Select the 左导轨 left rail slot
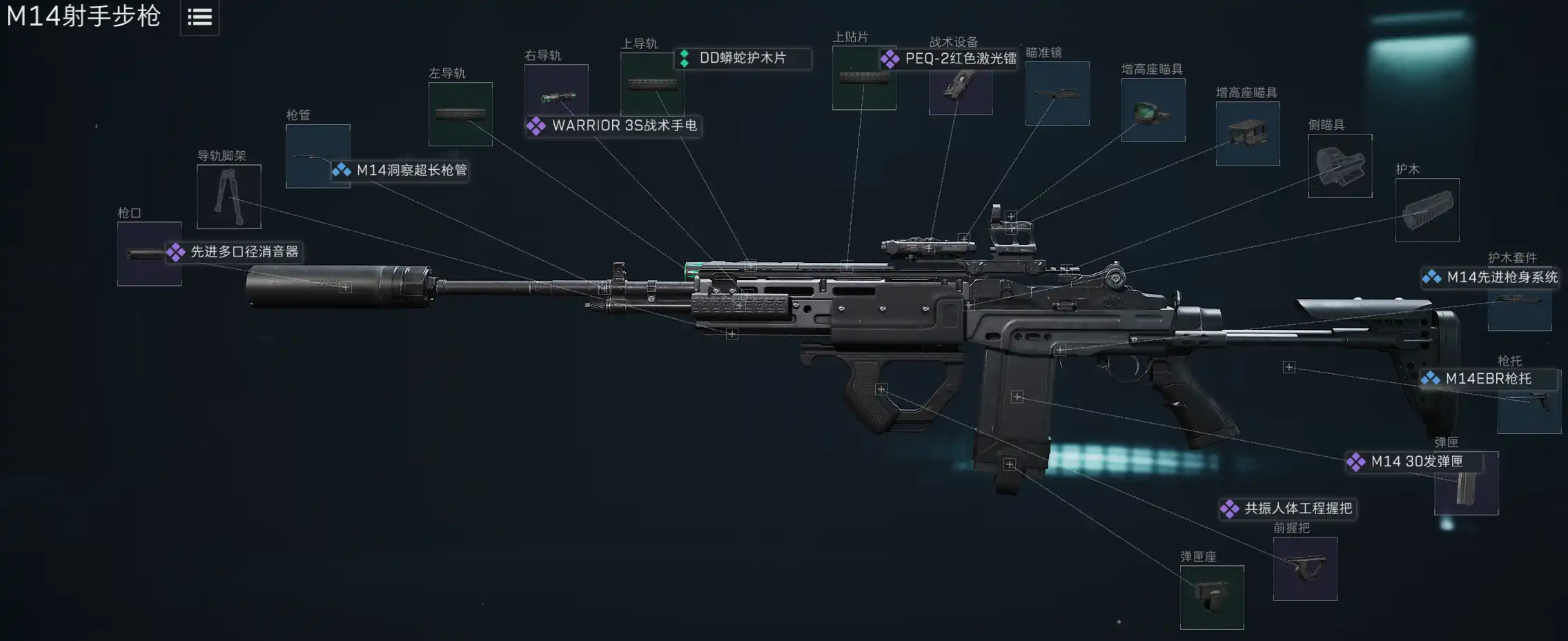Viewport: 1568px width, 641px height. point(460,114)
